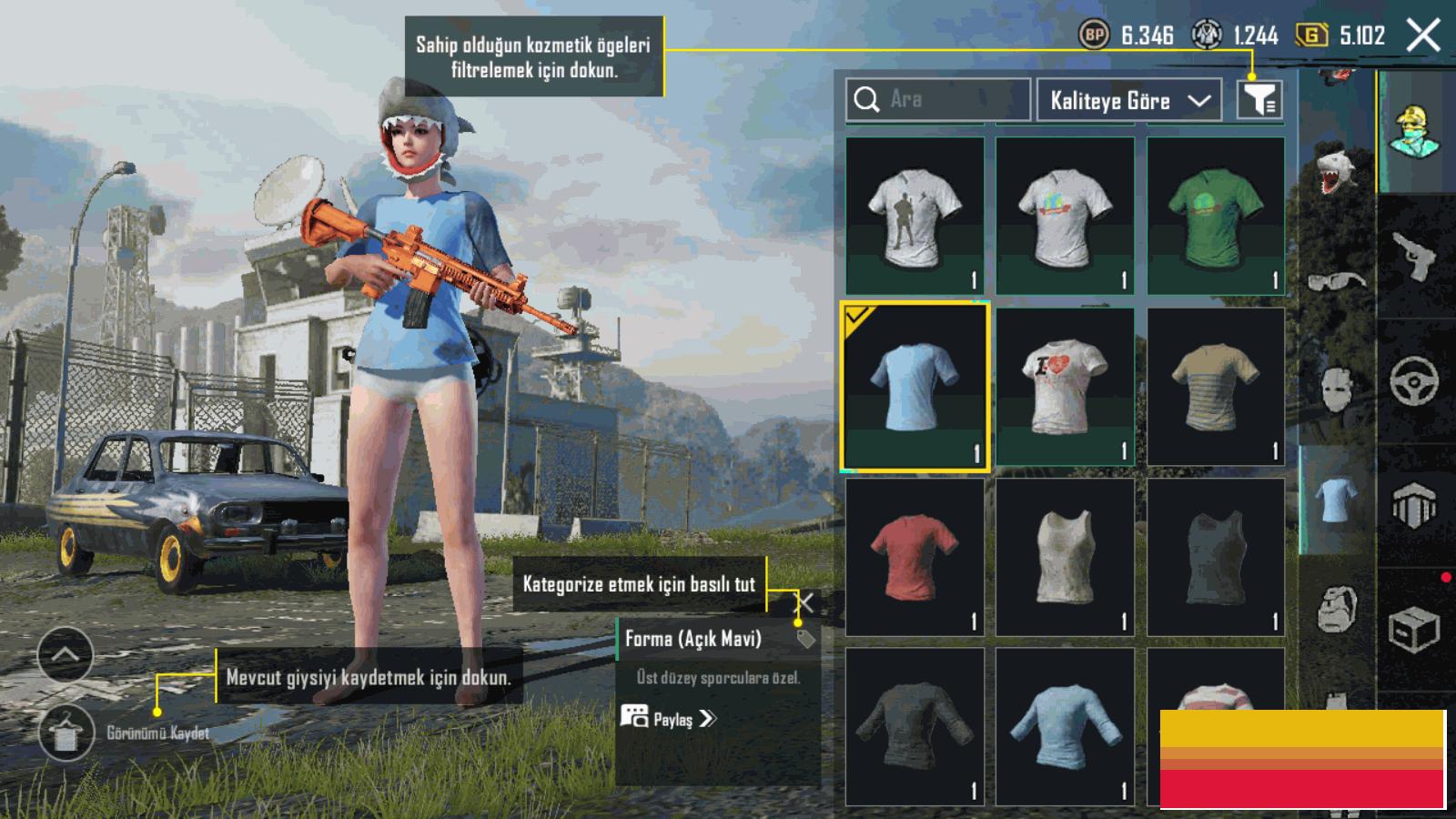Select the white soldier-silhouette T-shirt
This screenshot has width=1456, height=819.
pyautogui.click(x=914, y=216)
